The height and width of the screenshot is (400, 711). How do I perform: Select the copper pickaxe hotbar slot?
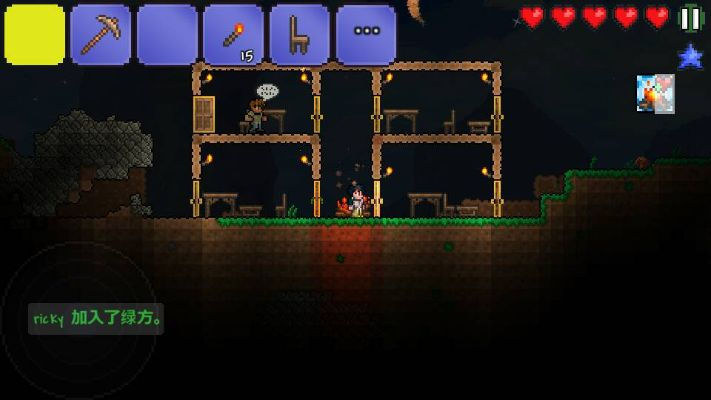pos(101,35)
